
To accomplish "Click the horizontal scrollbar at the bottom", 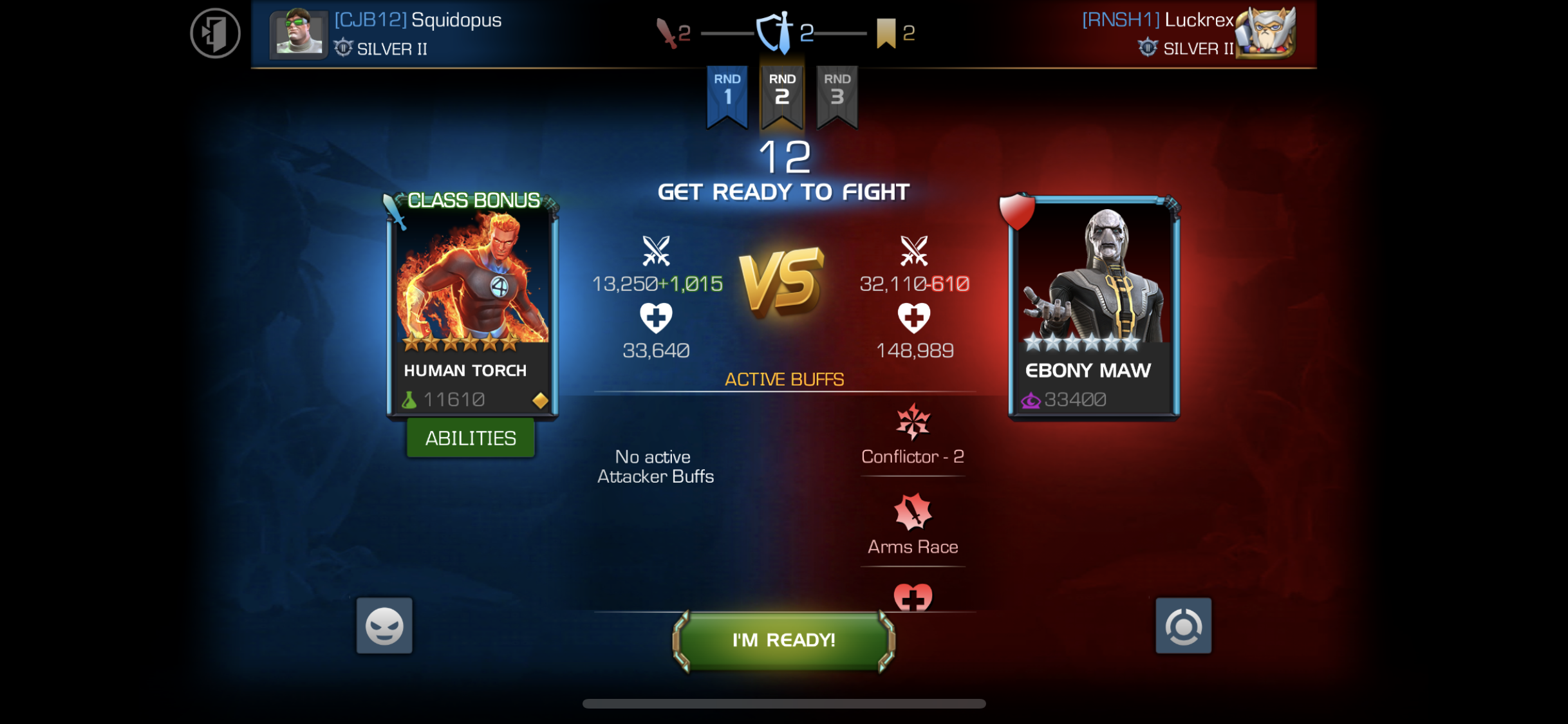I will pyautogui.click(x=784, y=704).
